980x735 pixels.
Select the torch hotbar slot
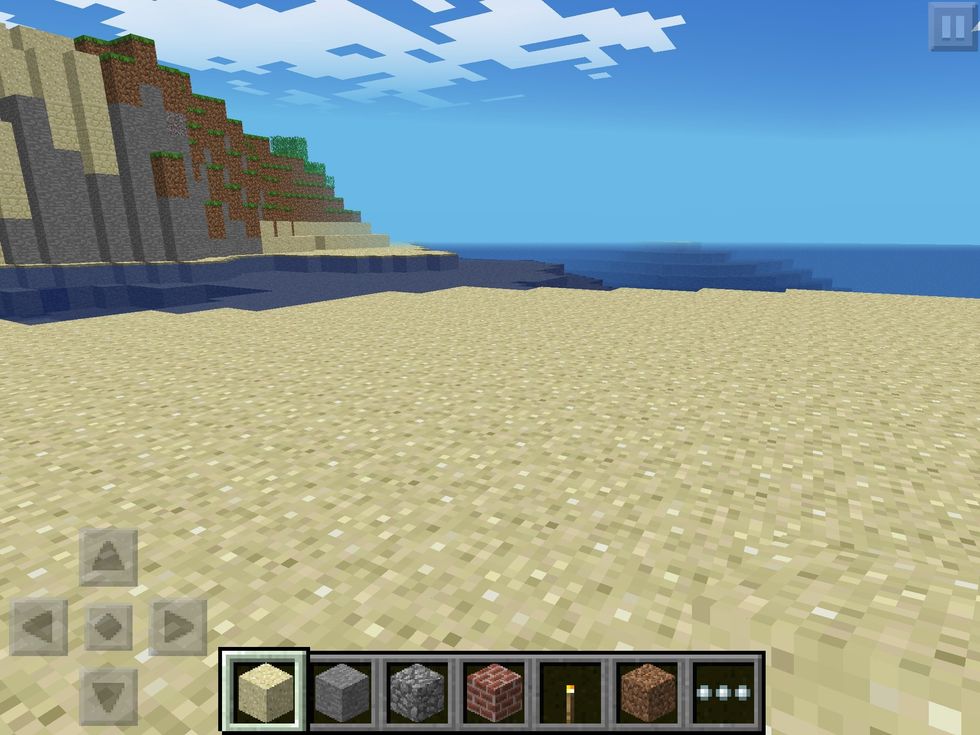coord(570,691)
